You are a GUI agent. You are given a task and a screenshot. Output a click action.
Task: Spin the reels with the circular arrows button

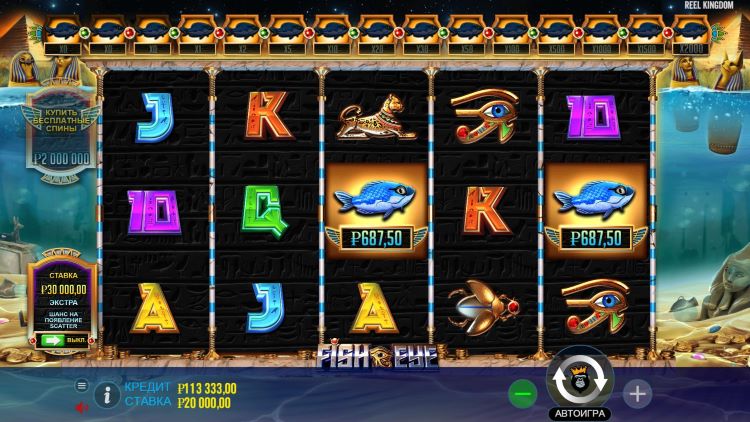click(580, 381)
